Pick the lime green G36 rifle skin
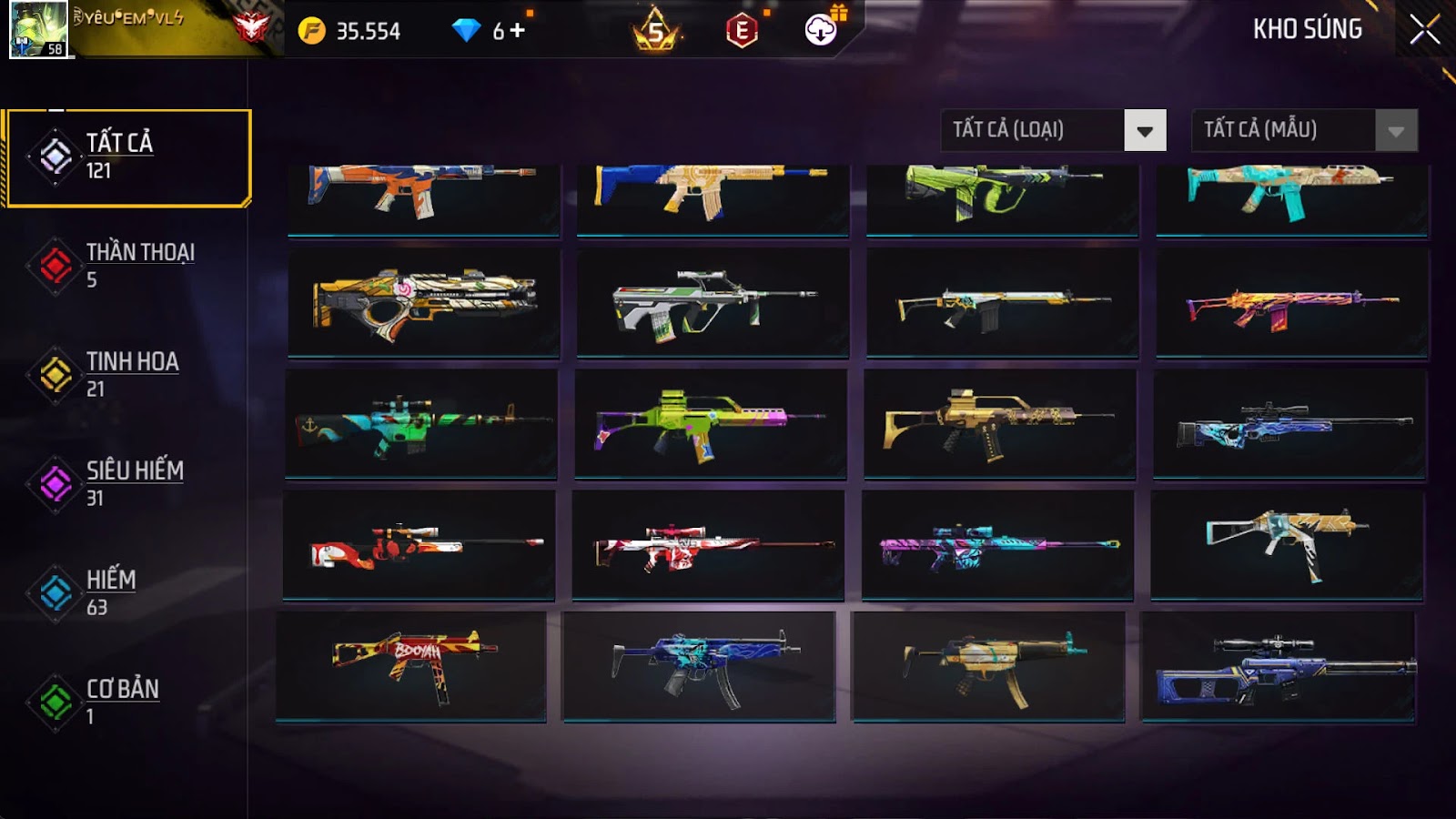 click(710, 423)
